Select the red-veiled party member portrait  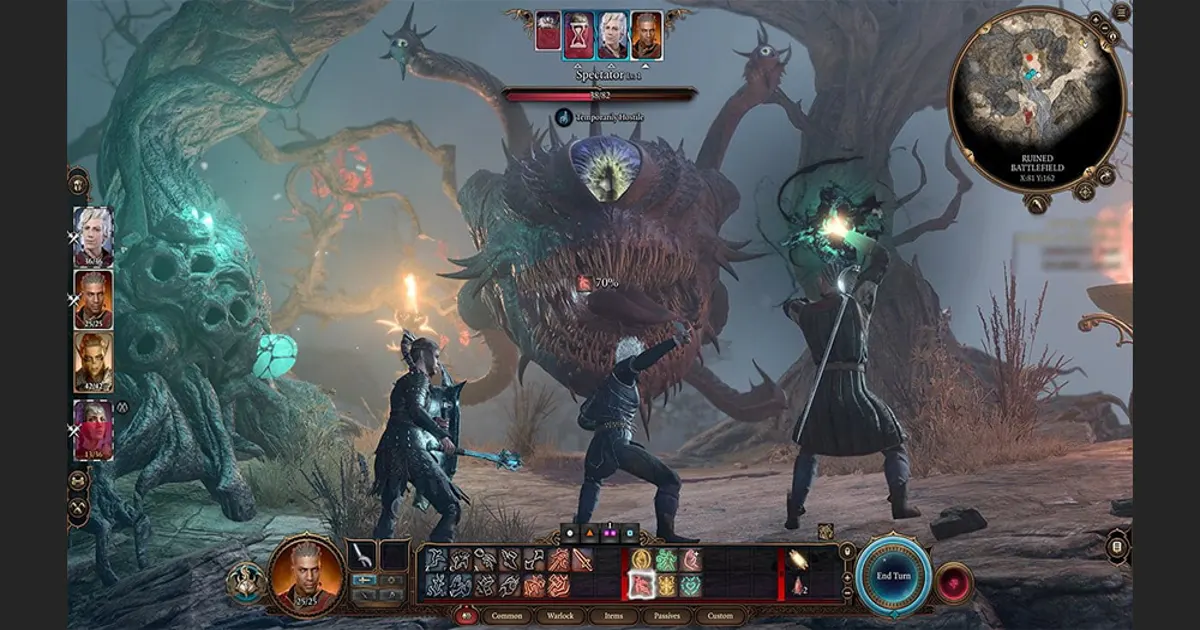coord(93,430)
